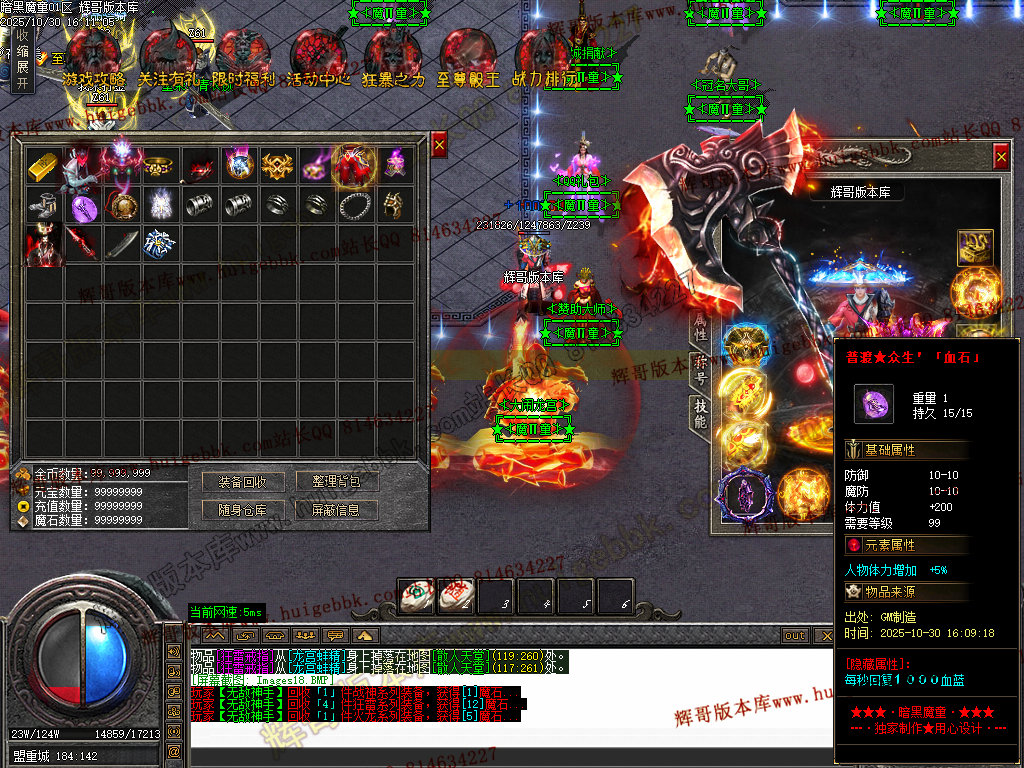Image resolution: width=1024 pixels, height=768 pixels.
Task: Click the 装备回收 equipment recycle button
Action: coord(243,482)
